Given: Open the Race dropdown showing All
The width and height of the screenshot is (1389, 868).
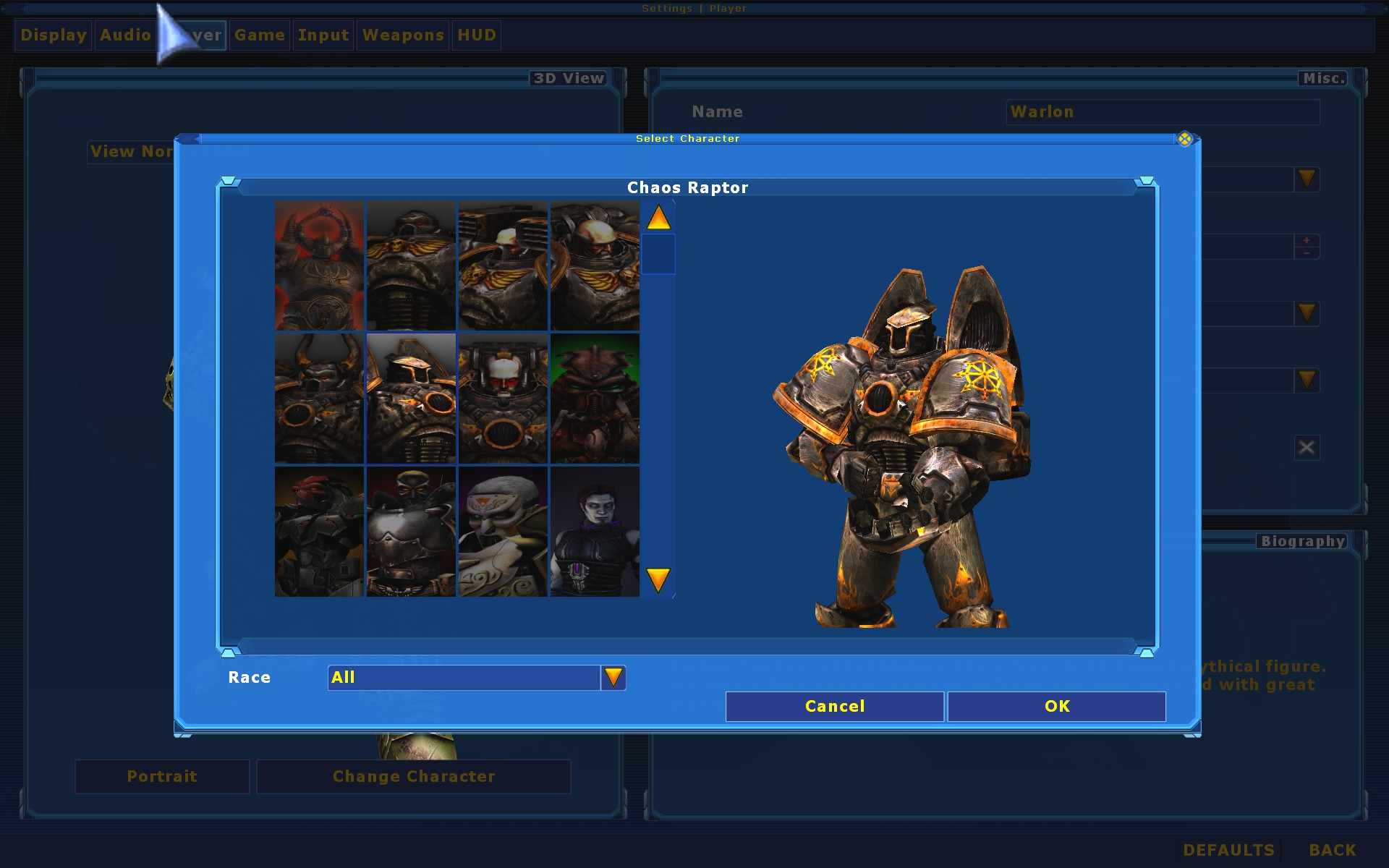Looking at the screenshot, I should coord(614,677).
